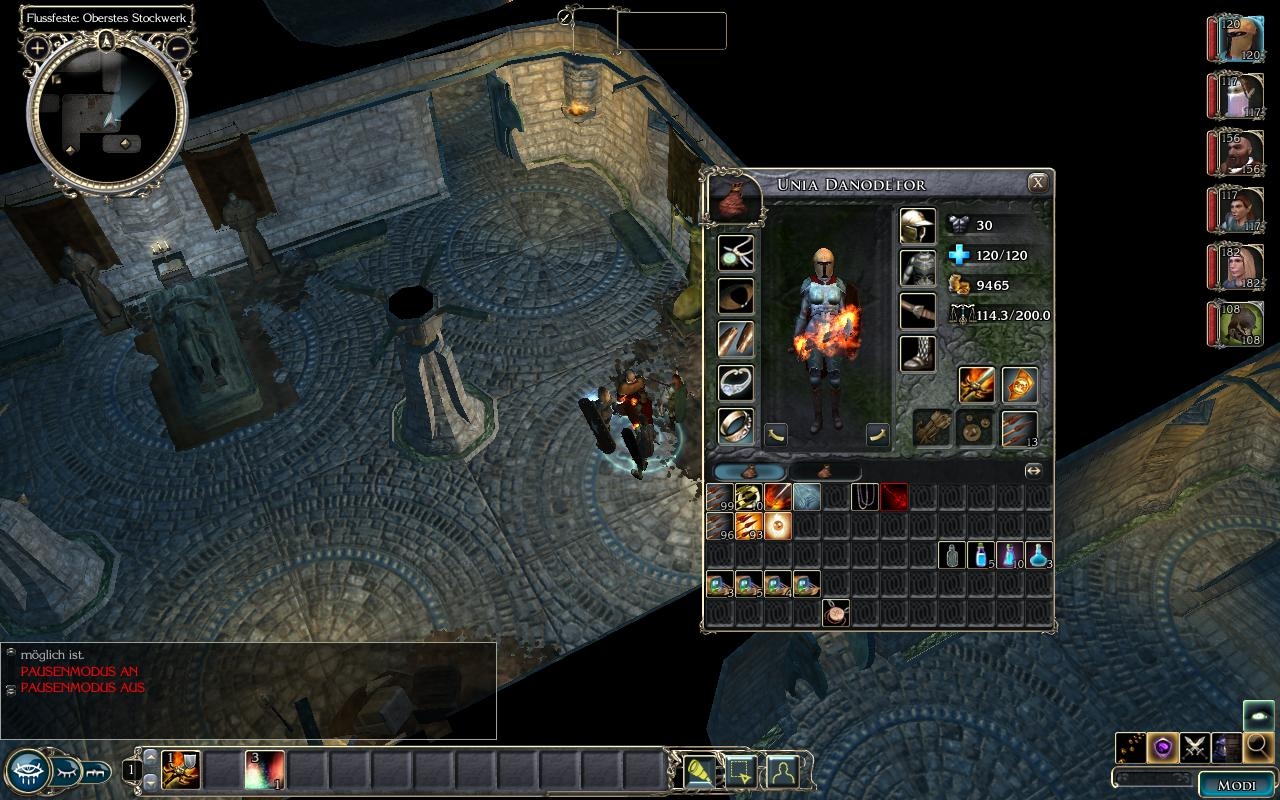Select the equipped helmet slot
Viewport: 1280px width, 800px height.
point(917,226)
